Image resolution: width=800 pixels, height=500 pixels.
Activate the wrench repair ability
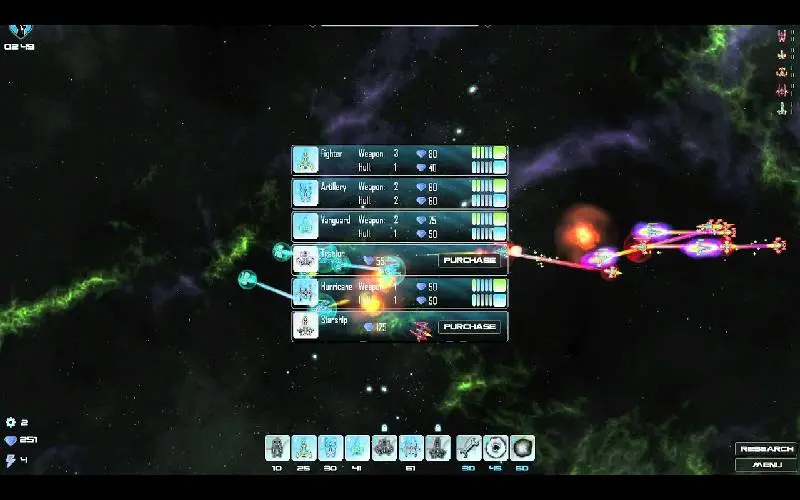click(x=469, y=448)
